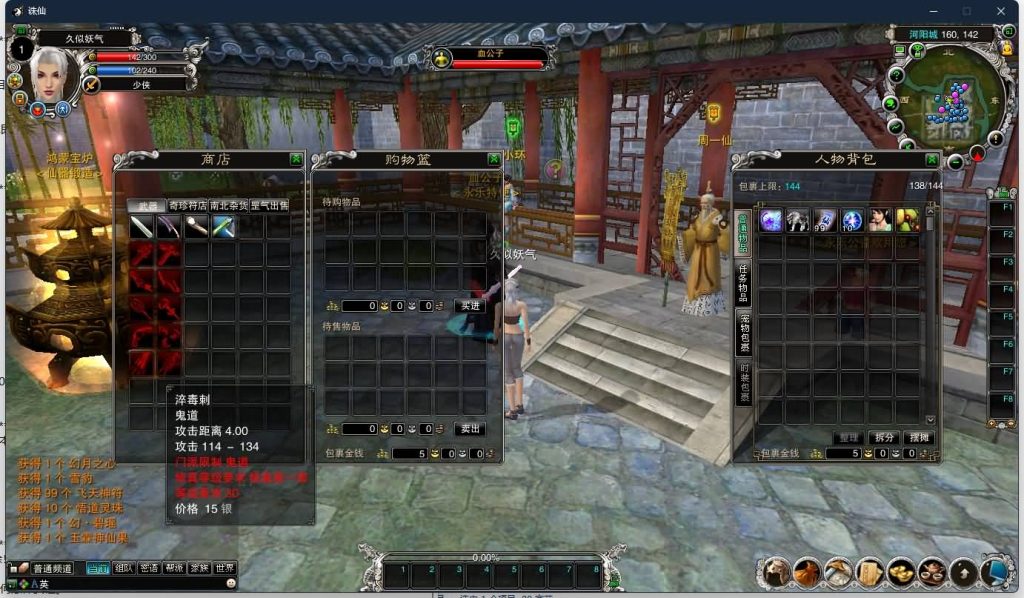Switch to the 奇珍符店 shop tab
Screen dimensions: 1024x598
[x=188, y=205]
